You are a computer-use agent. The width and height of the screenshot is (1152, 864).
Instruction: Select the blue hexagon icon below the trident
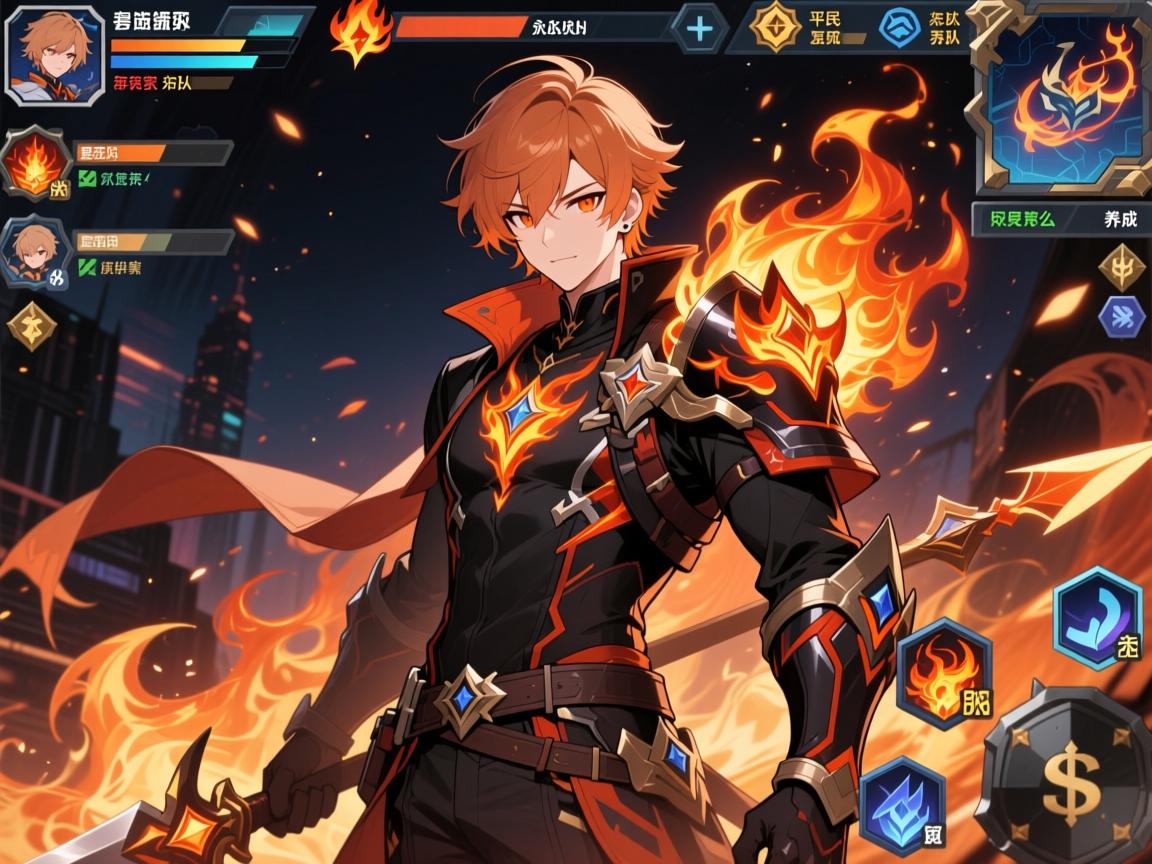tap(1121, 317)
